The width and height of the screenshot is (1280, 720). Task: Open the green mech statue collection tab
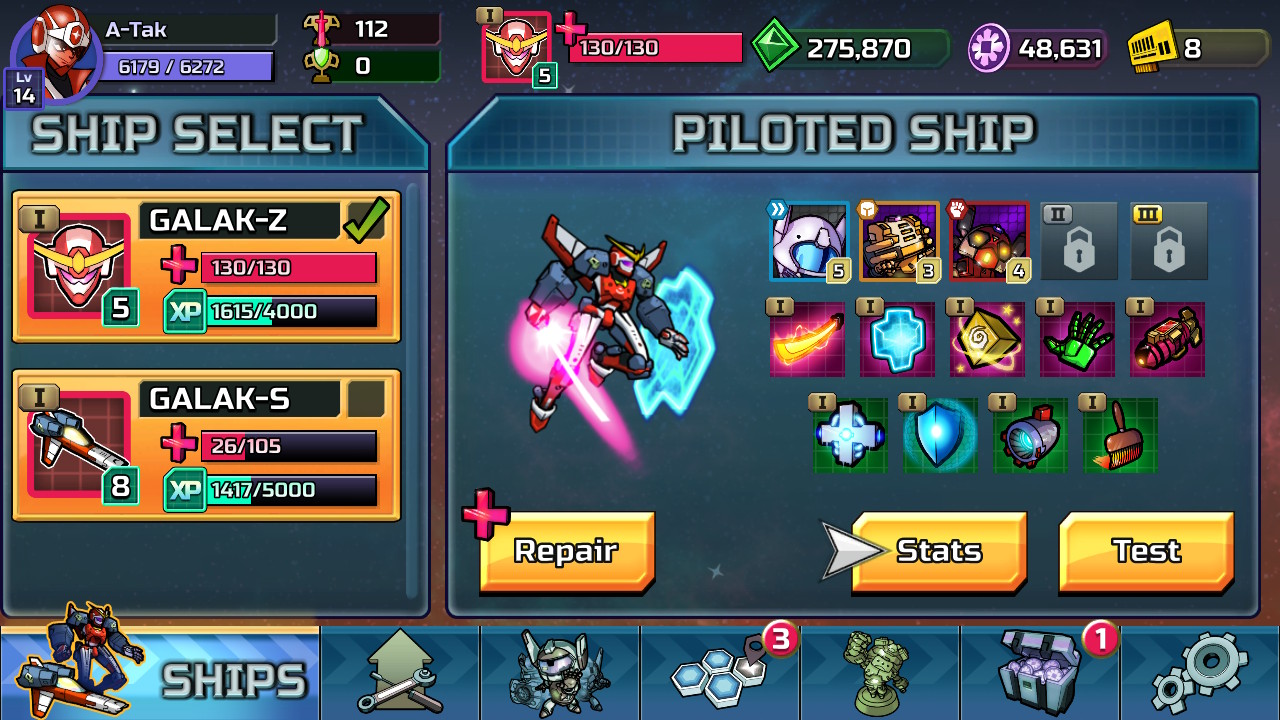878,672
